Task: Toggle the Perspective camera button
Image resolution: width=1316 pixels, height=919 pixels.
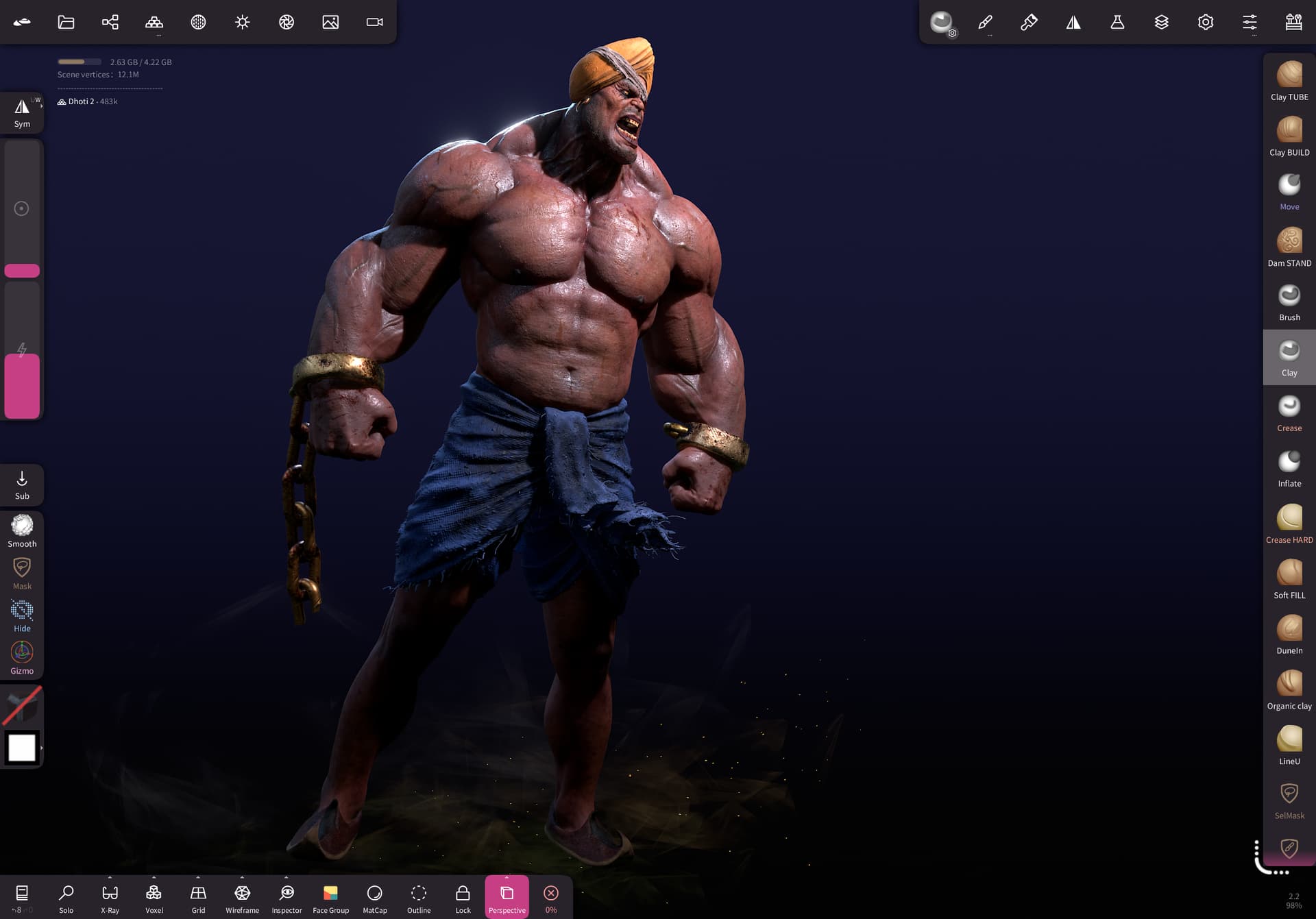Action: [x=507, y=898]
